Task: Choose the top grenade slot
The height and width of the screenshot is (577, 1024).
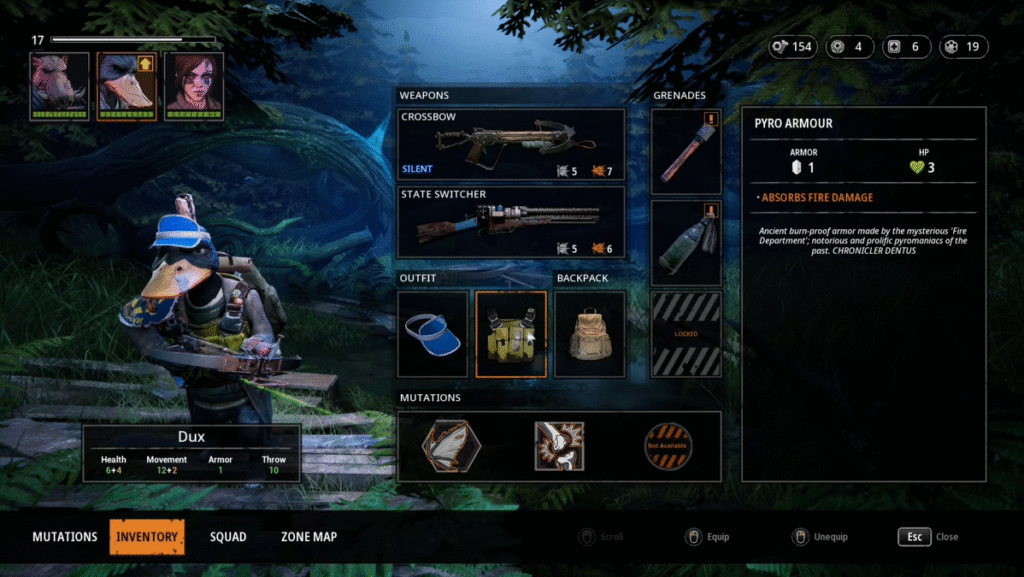Action: (x=686, y=151)
